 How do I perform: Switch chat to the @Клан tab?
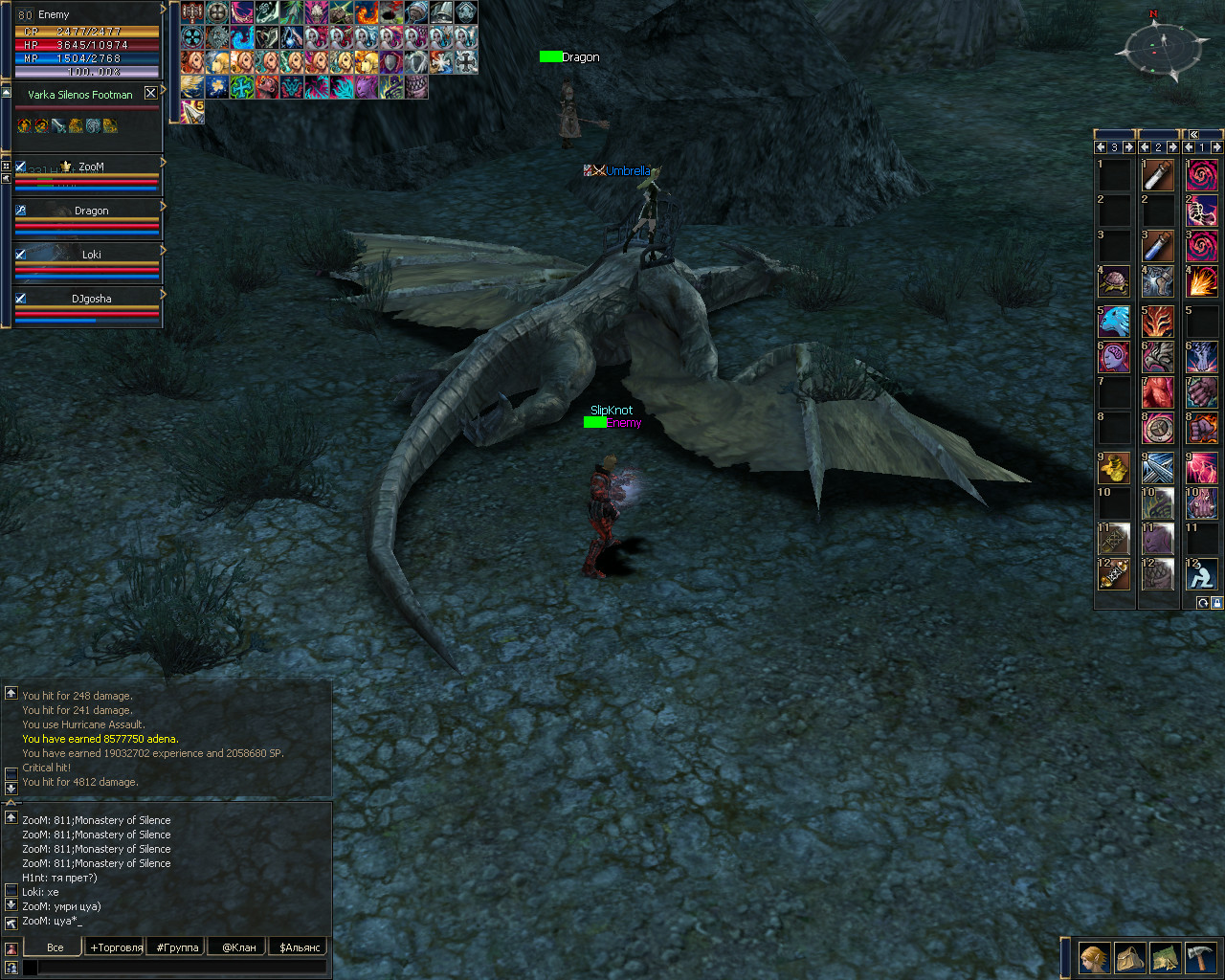pyautogui.click(x=238, y=947)
